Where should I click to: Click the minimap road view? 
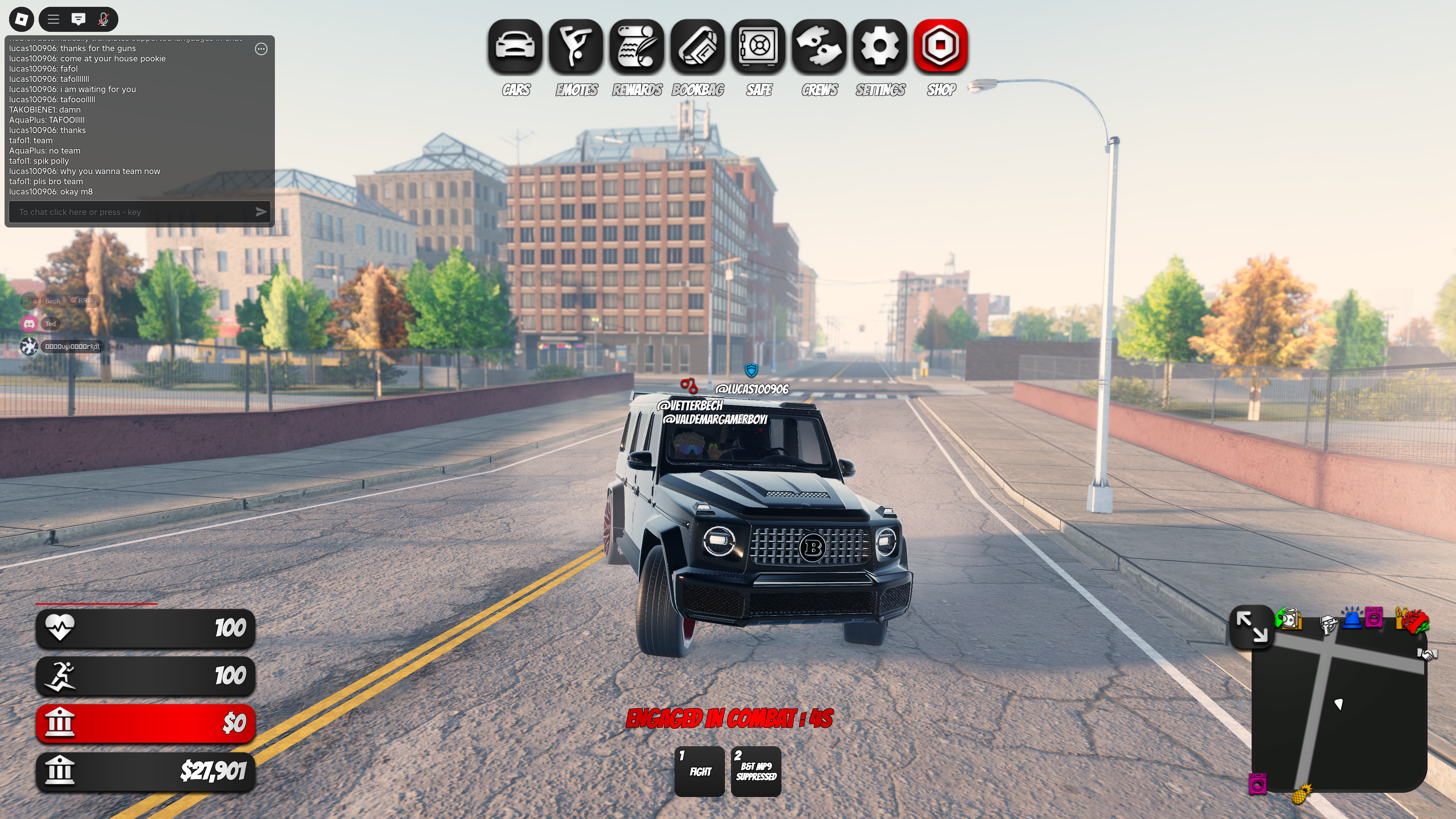(x=1340, y=712)
